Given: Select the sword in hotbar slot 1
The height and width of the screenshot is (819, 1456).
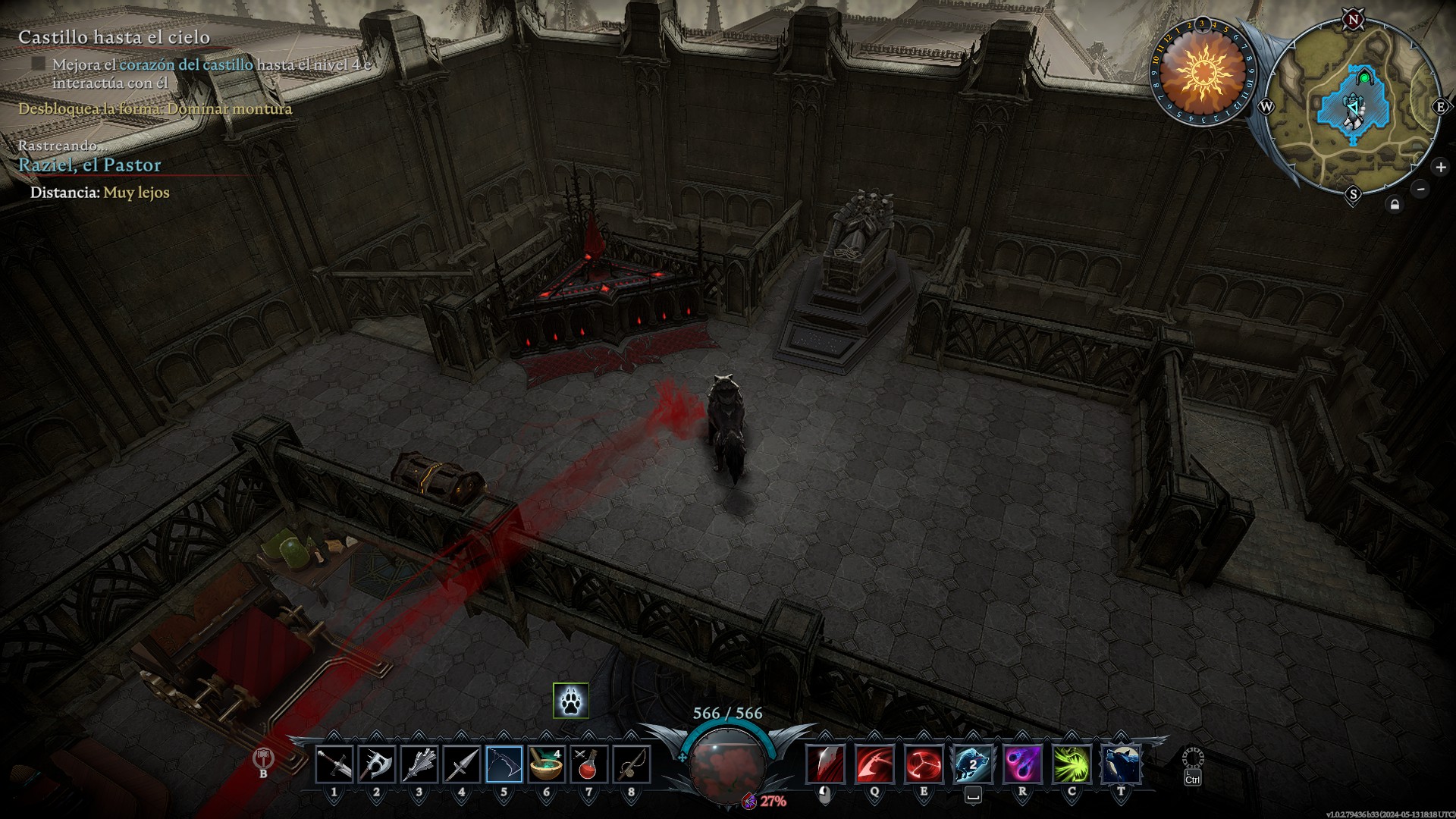Looking at the screenshot, I should point(334,764).
